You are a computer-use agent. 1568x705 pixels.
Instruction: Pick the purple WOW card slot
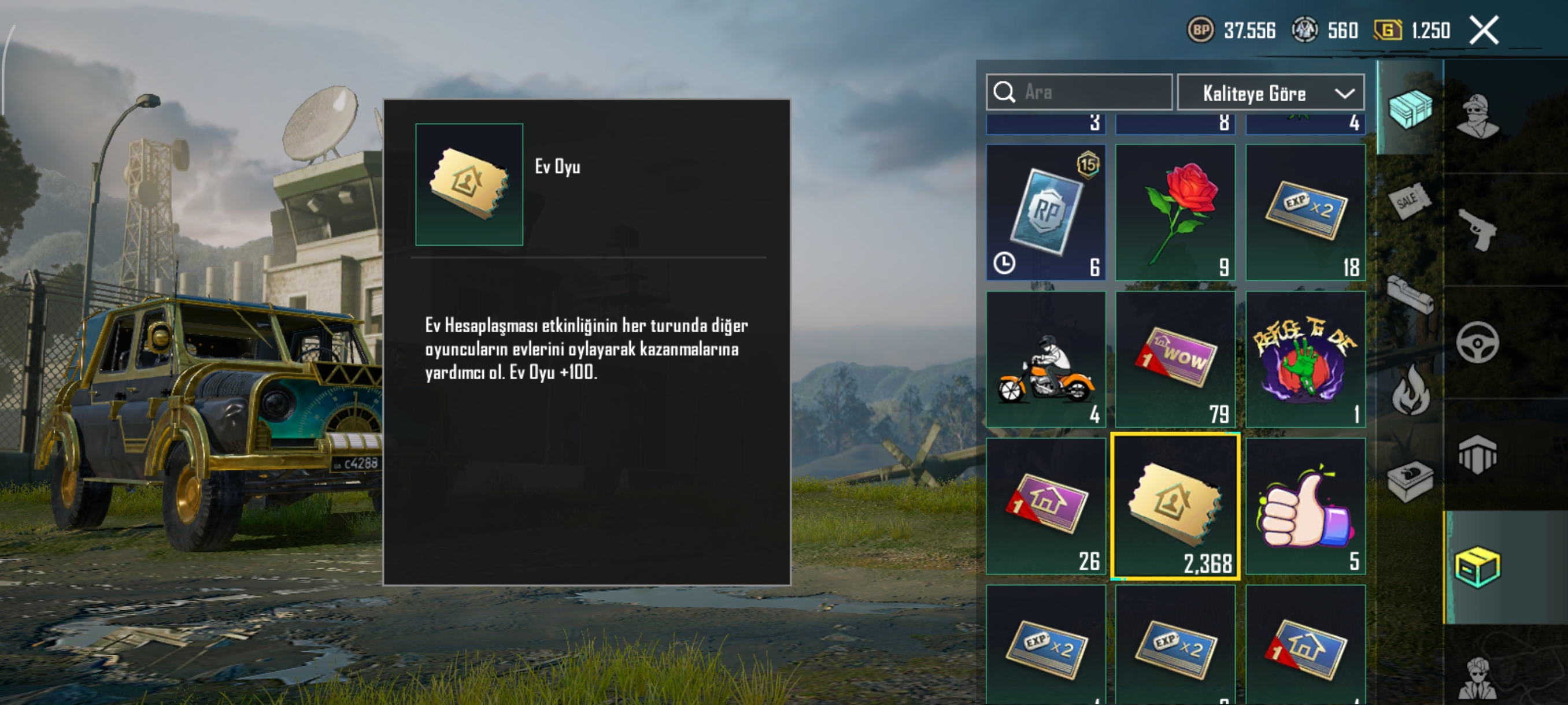pyautogui.click(x=1175, y=359)
